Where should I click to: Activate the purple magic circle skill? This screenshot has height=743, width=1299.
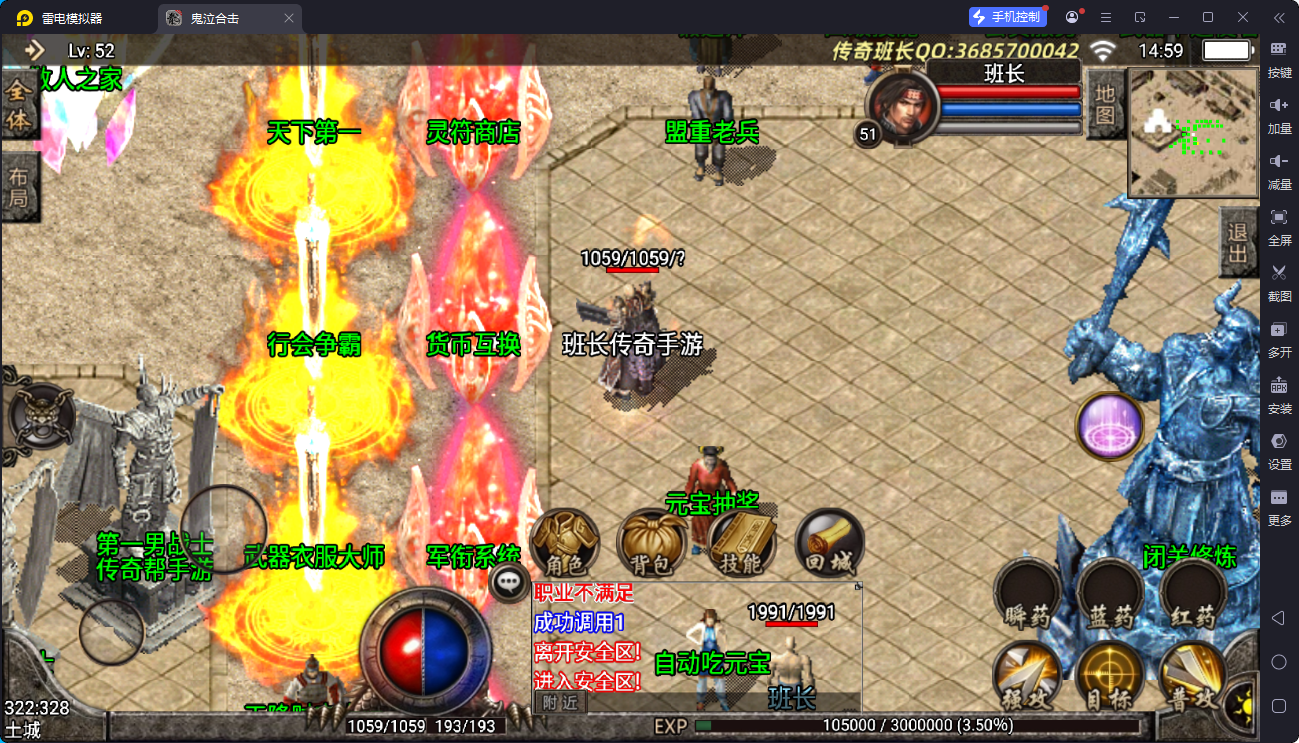[x=1110, y=426]
